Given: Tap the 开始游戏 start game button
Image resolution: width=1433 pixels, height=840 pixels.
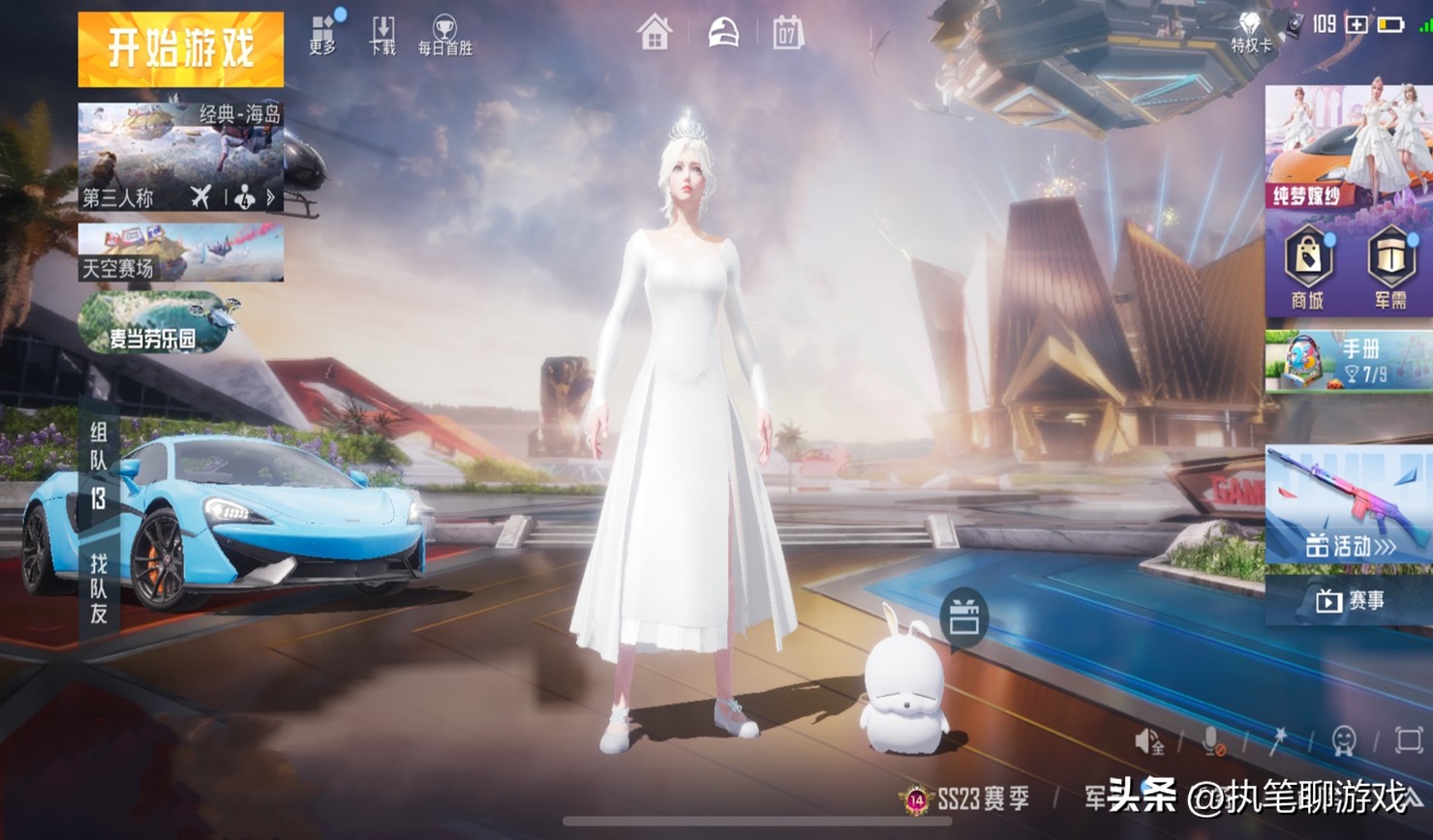Looking at the screenshot, I should (x=181, y=49).
